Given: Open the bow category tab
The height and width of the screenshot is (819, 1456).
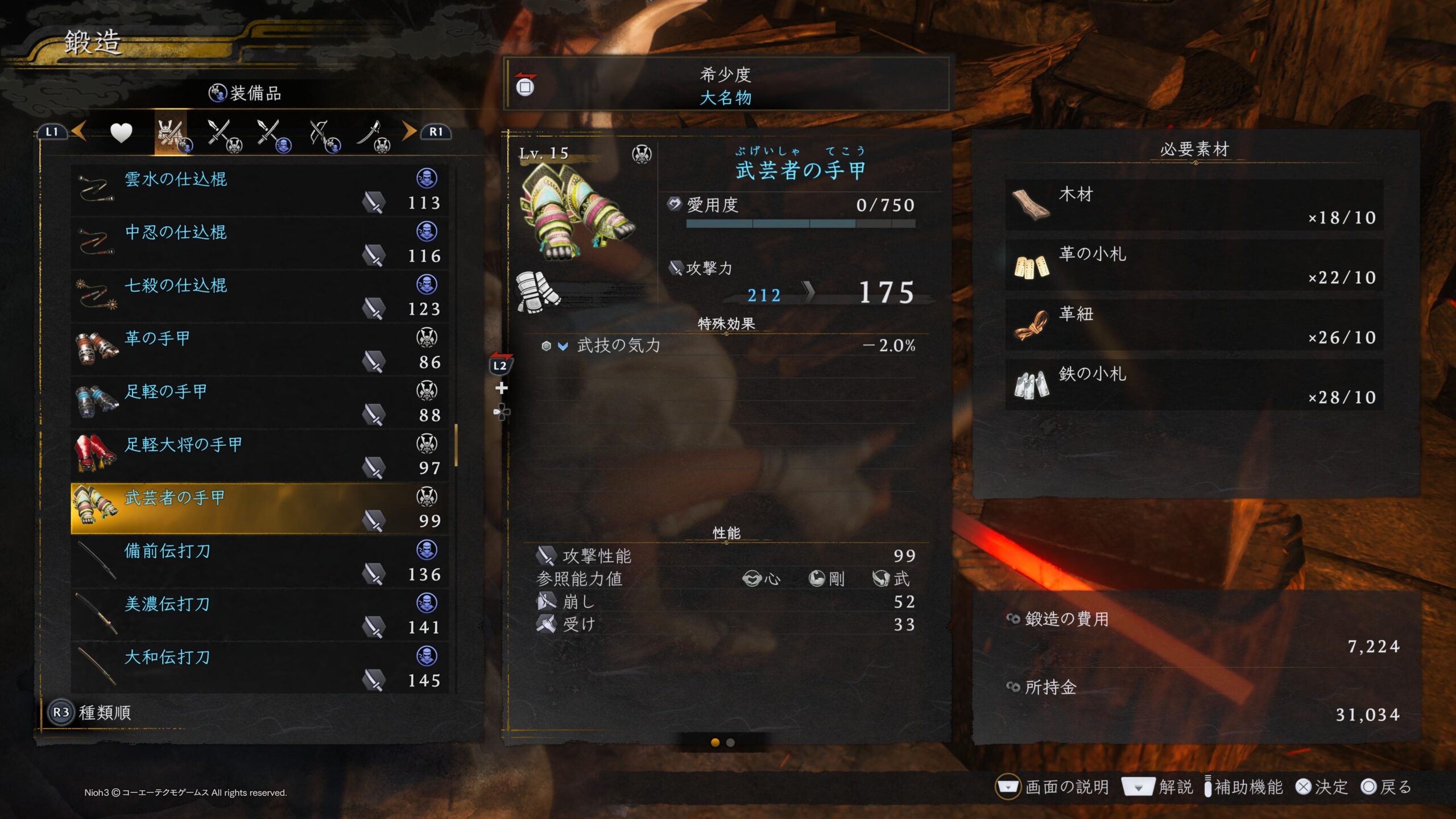Looking at the screenshot, I should pyautogui.click(x=323, y=135).
